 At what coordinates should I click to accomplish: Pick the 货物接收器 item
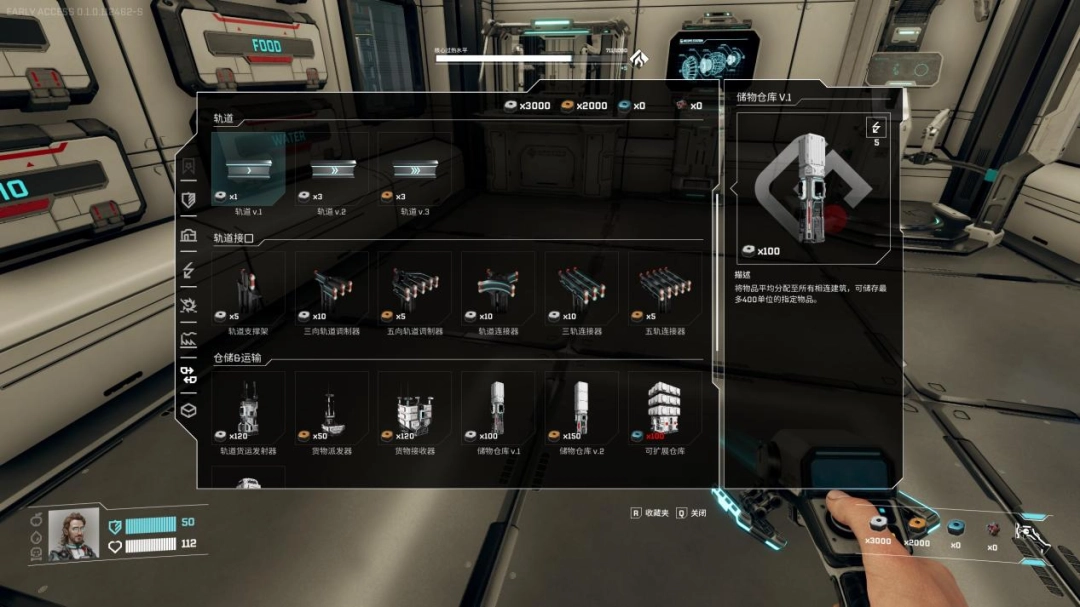[x=414, y=410]
